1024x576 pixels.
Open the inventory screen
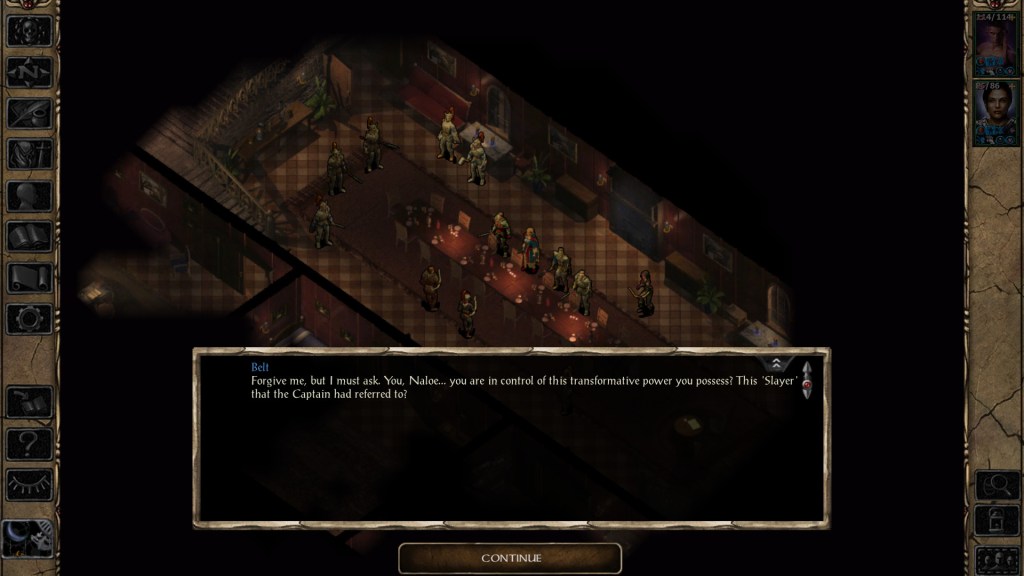coord(29,154)
